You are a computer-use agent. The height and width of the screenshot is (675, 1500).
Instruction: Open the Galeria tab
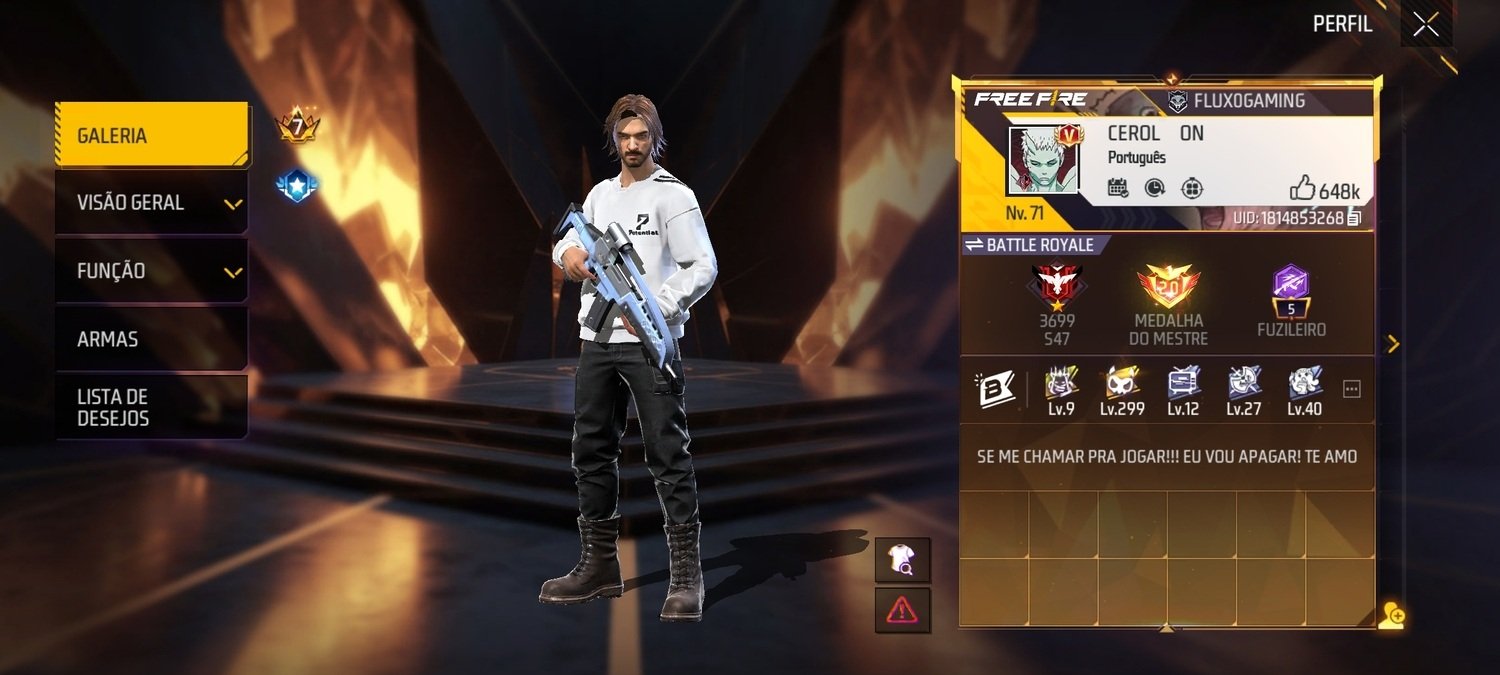point(151,135)
